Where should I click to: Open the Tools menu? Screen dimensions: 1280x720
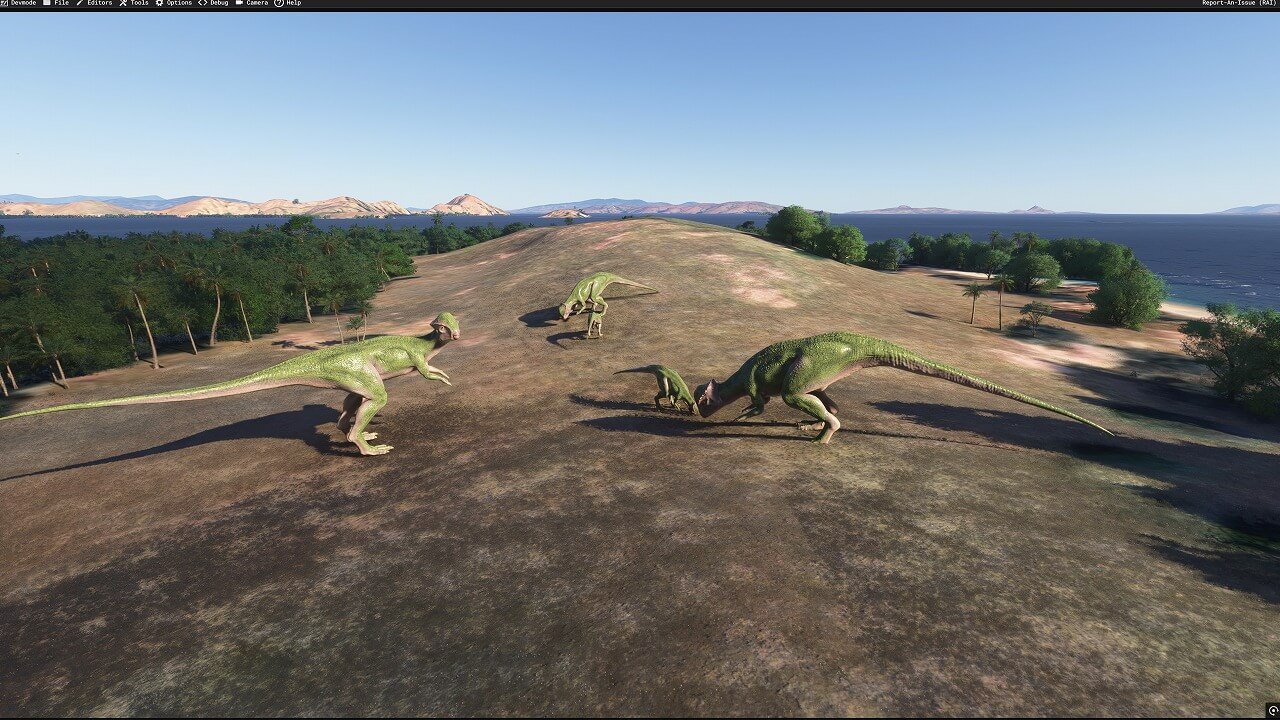(135, 3)
